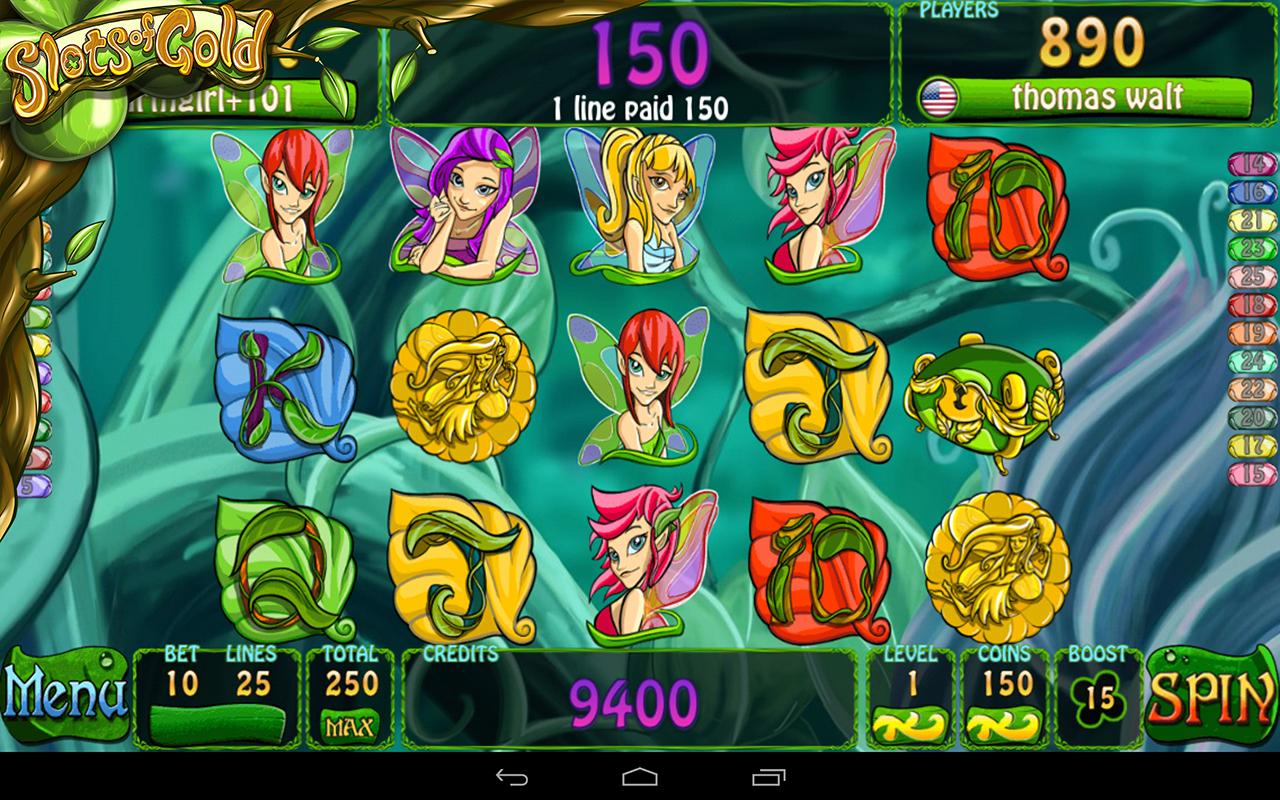Image resolution: width=1280 pixels, height=800 pixels.
Task: Select the thomas walt player bar
Action: [1085, 98]
